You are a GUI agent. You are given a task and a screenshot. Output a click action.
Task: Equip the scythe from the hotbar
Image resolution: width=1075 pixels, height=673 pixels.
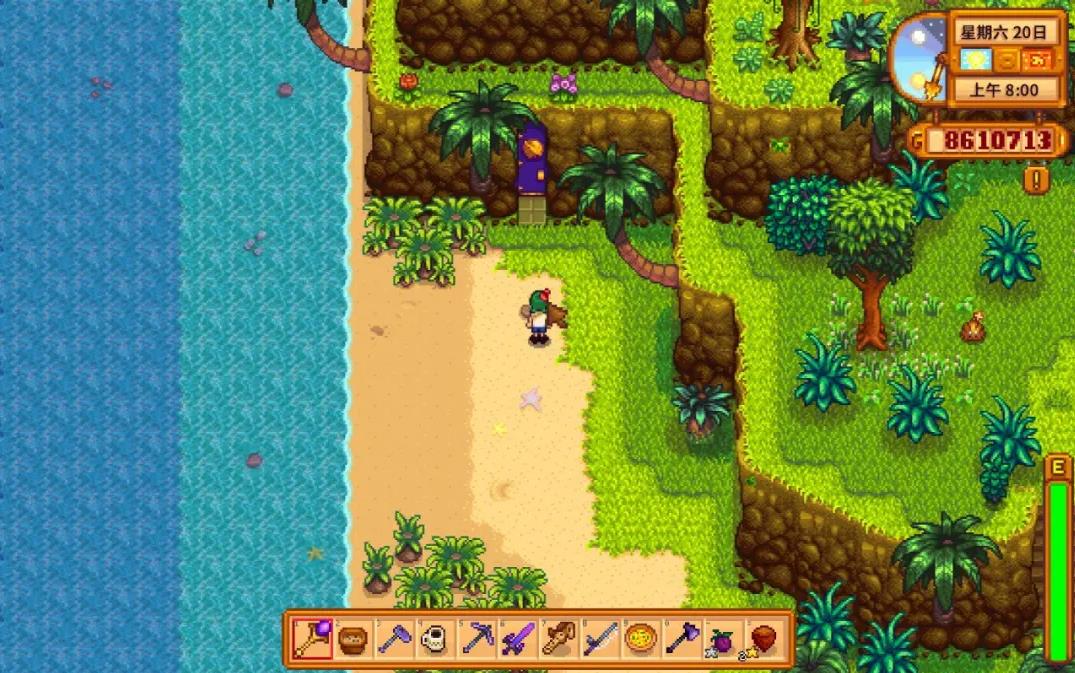(599, 639)
